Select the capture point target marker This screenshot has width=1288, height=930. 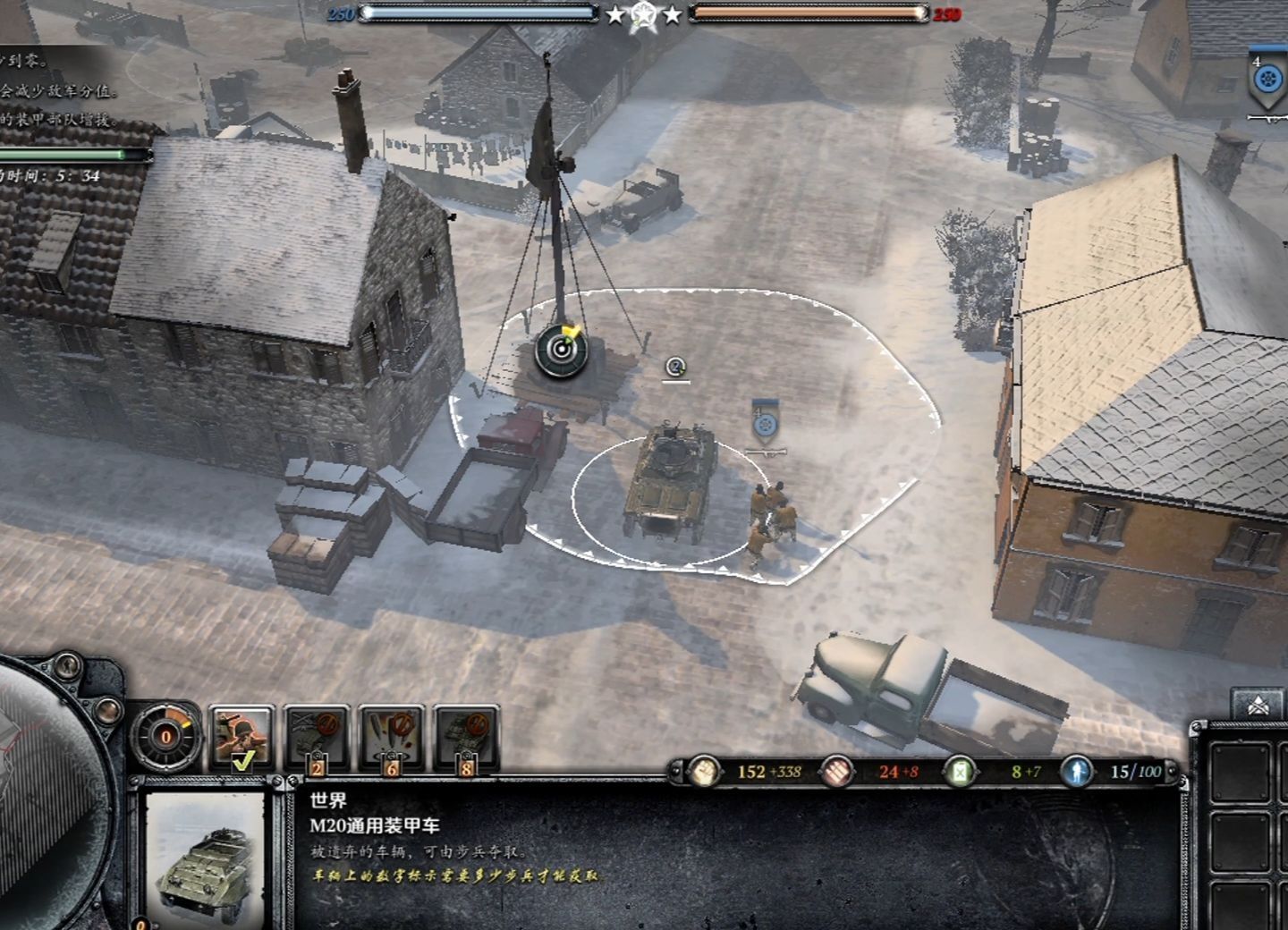pos(561,349)
